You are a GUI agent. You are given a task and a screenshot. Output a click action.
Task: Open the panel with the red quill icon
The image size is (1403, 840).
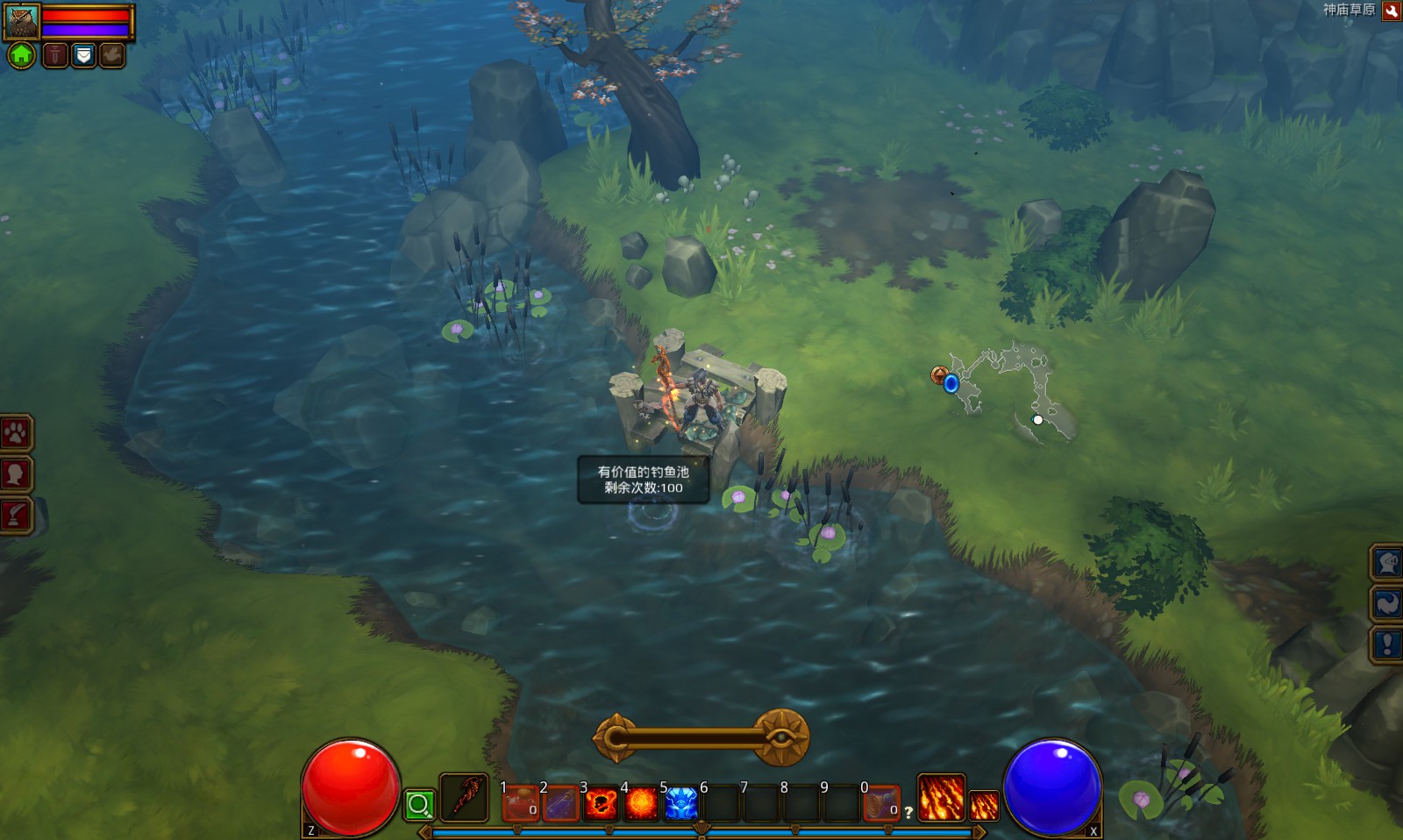16,515
